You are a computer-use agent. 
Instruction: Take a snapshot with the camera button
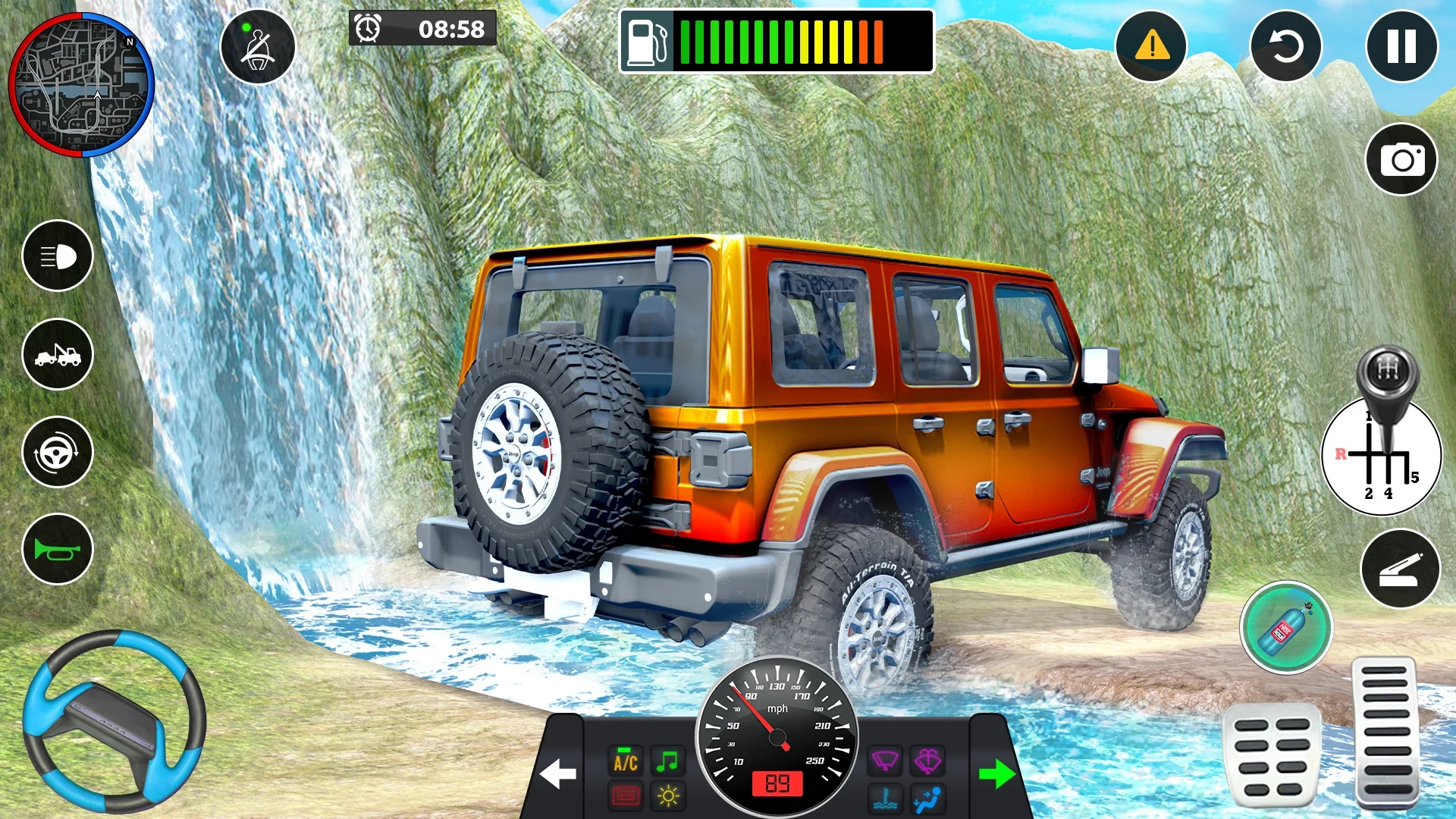pyautogui.click(x=1401, y=160)
